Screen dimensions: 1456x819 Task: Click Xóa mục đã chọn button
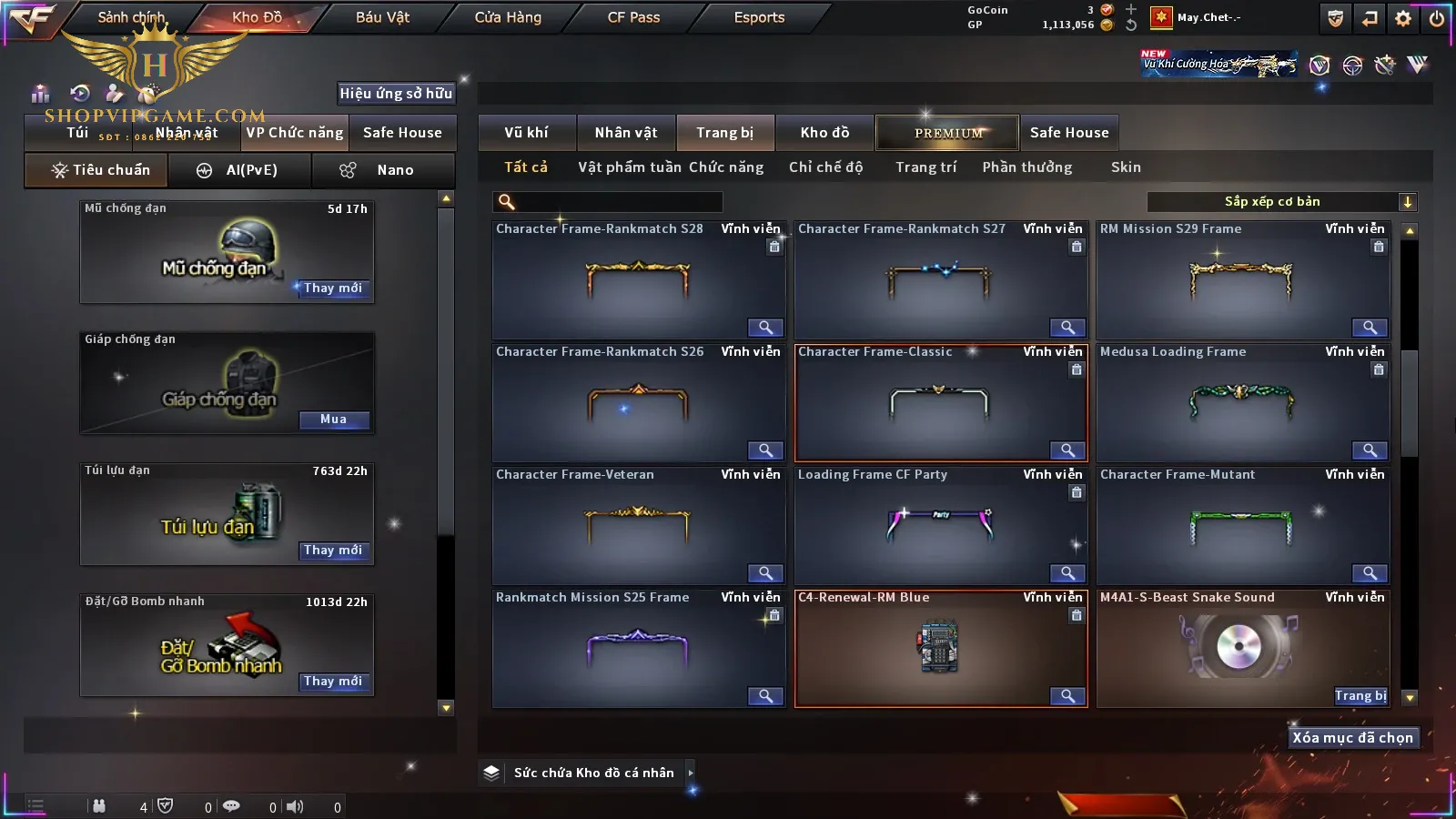click(1352, 738)
